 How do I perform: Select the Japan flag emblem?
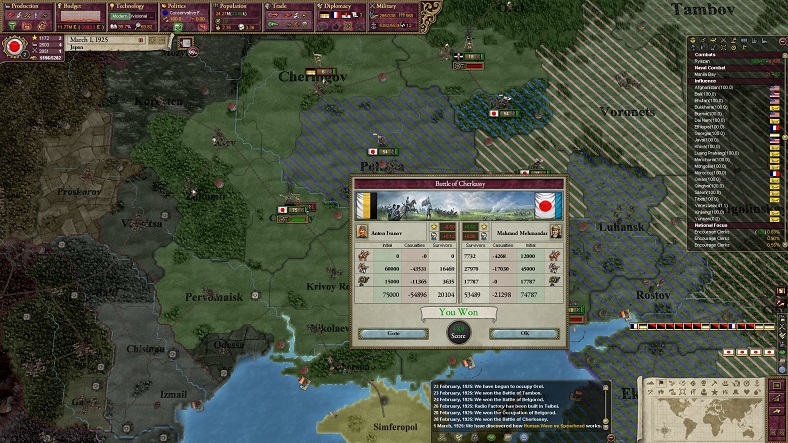(x=15, y=46)
